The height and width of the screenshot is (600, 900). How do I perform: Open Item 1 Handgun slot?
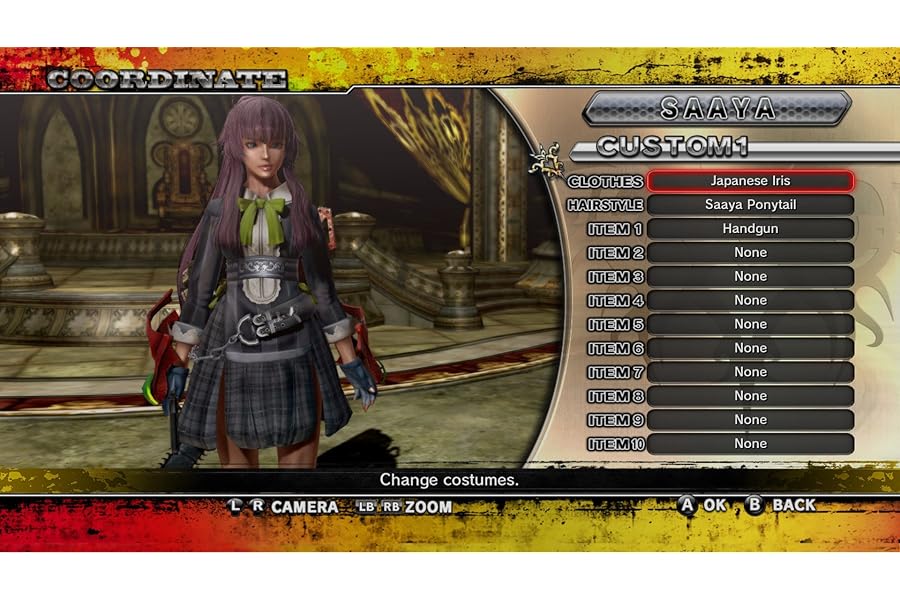pyautogui.click(x=750, y=229)
